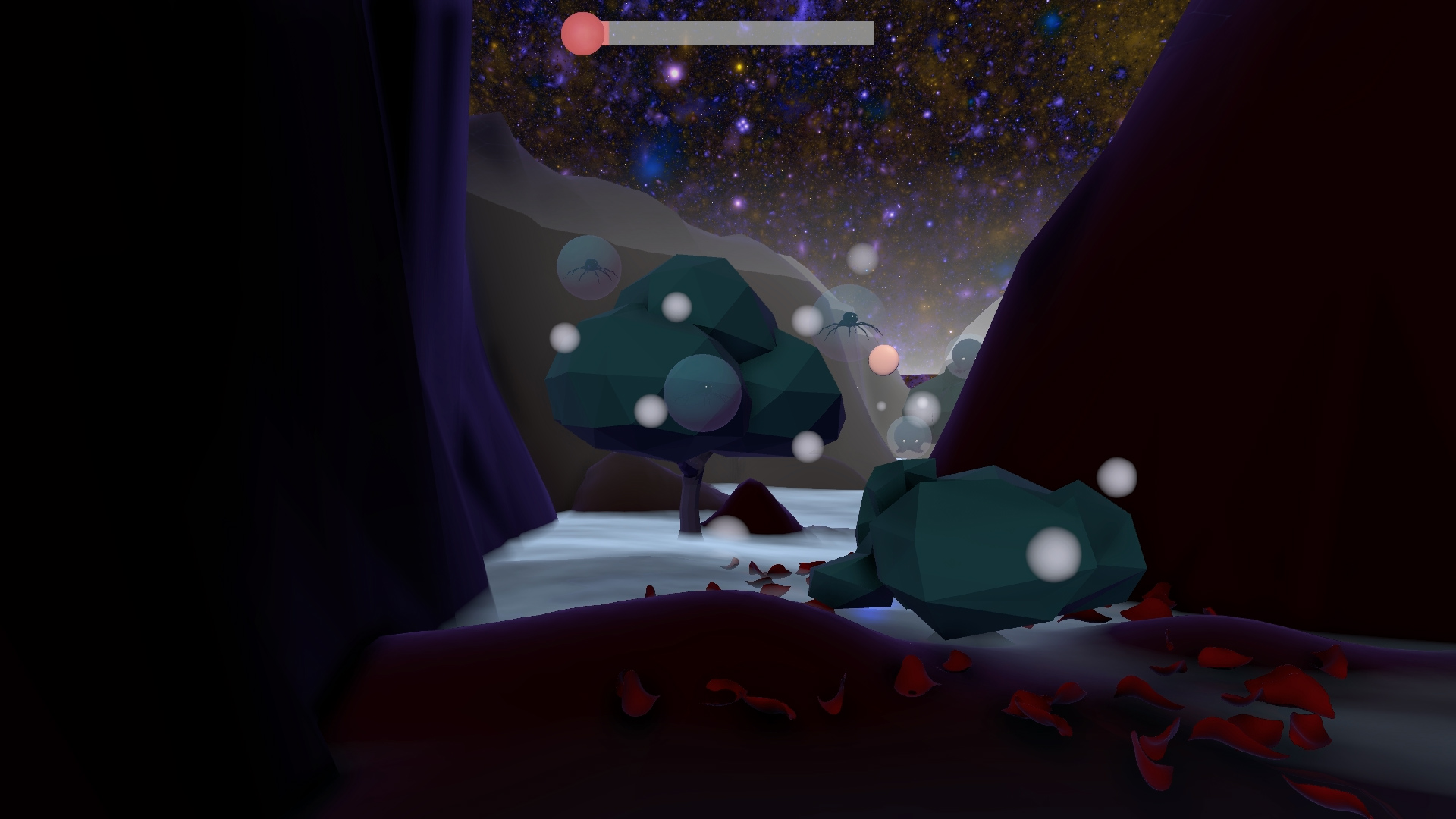
Task: Click the glowing puff above the tree crown
Action: [676, 309]
